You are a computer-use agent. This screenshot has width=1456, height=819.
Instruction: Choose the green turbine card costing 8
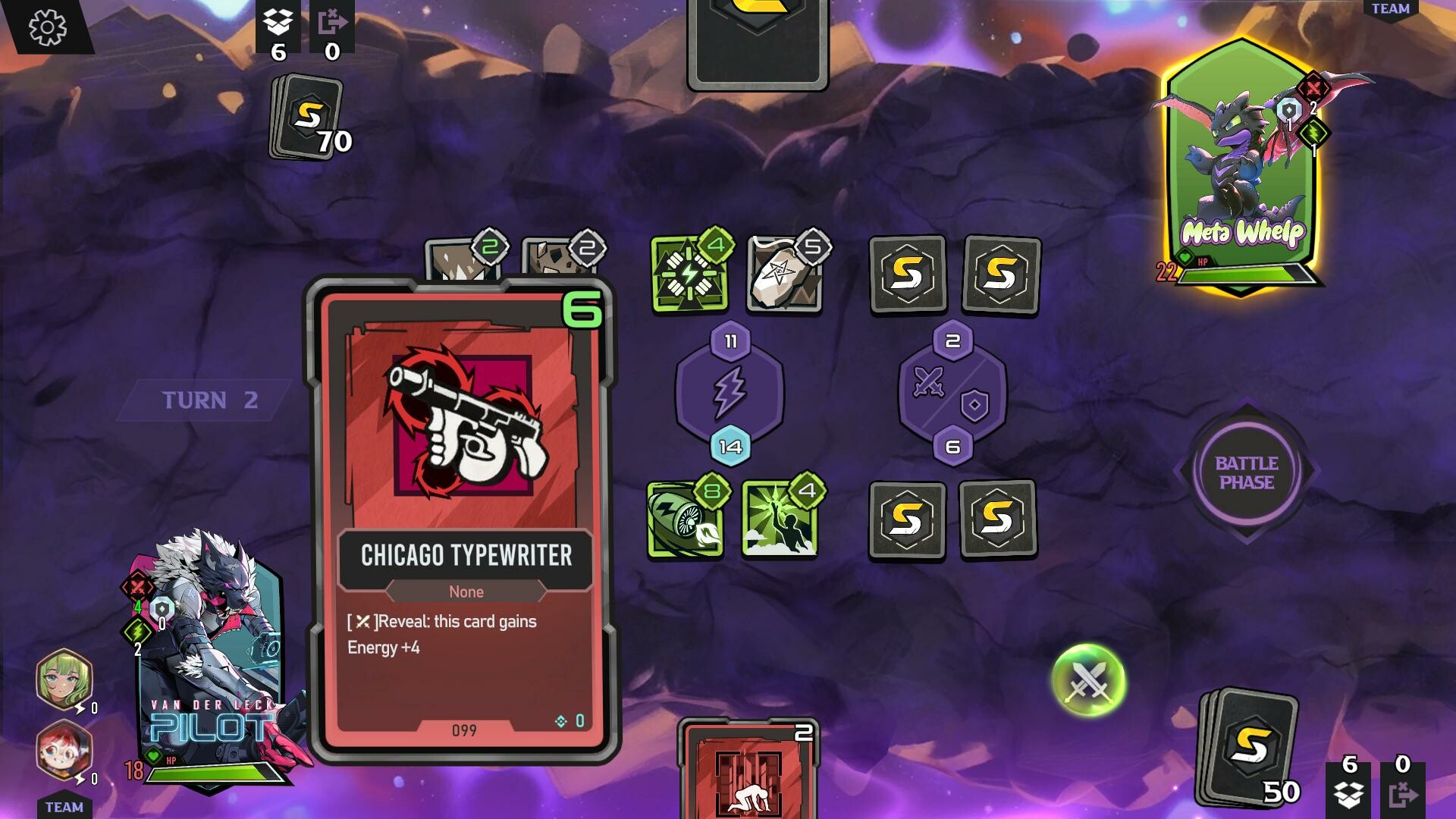(686, 520)
